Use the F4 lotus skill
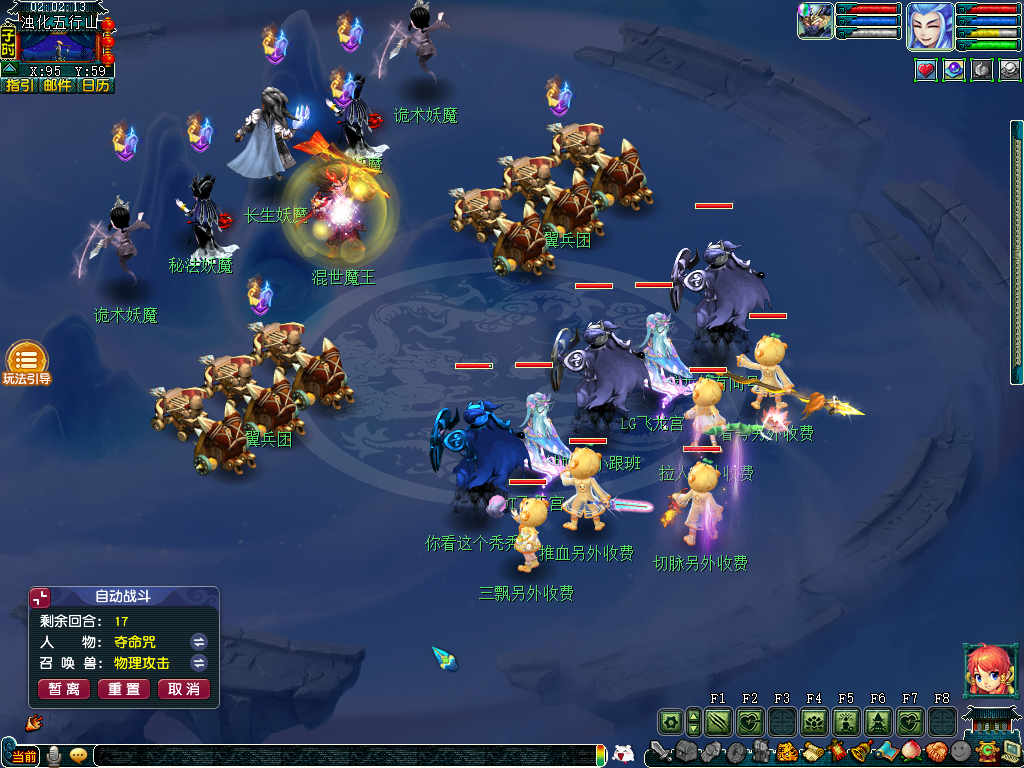 [814, 721]
